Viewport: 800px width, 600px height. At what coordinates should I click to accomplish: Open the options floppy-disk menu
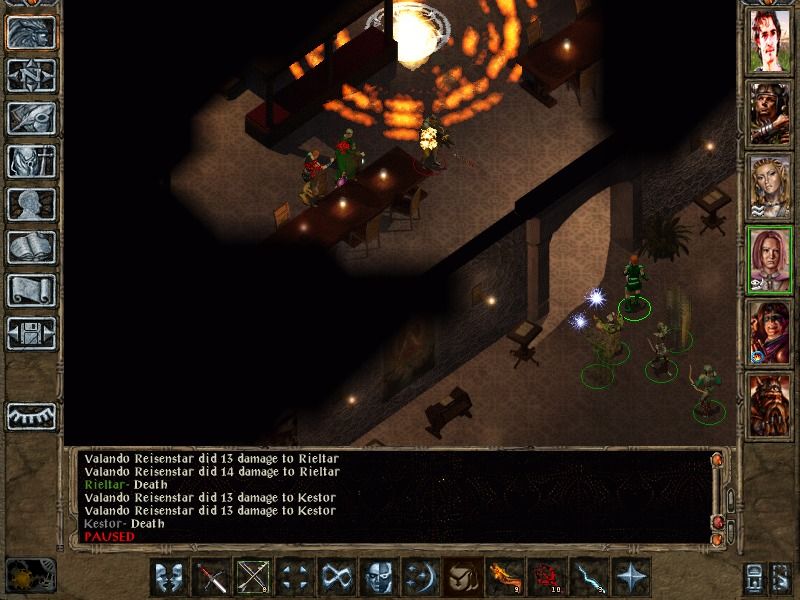click(x=31, y=333)
